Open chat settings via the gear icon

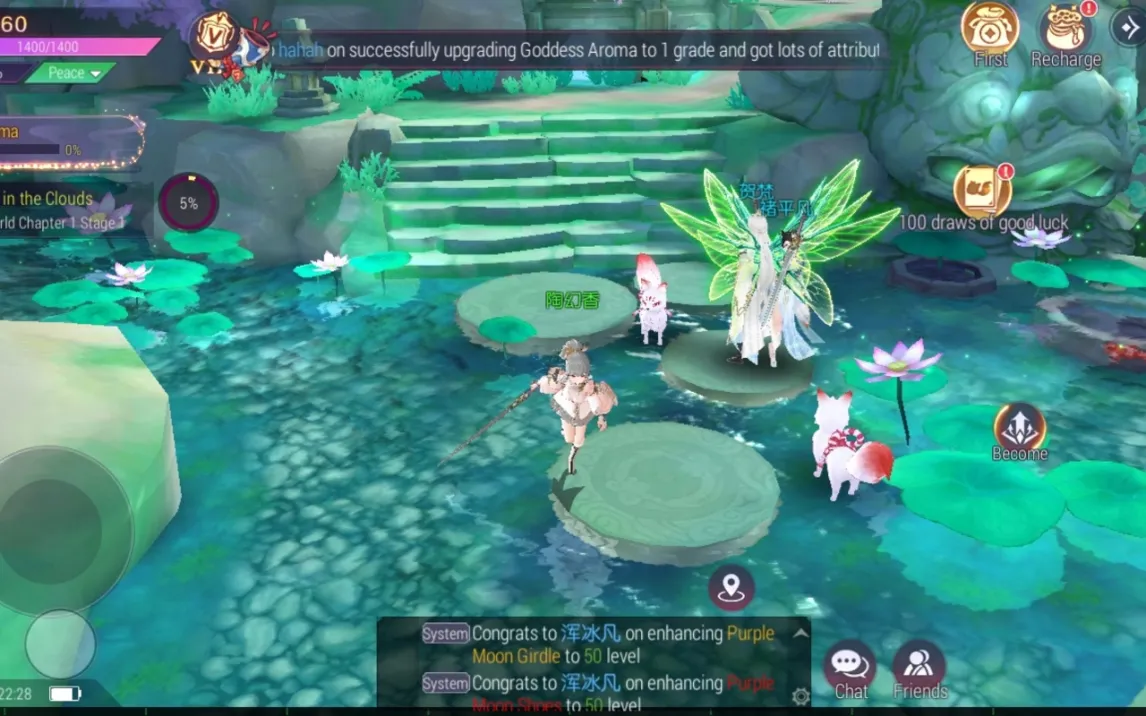pyautogui.click(x=800, y=696)
